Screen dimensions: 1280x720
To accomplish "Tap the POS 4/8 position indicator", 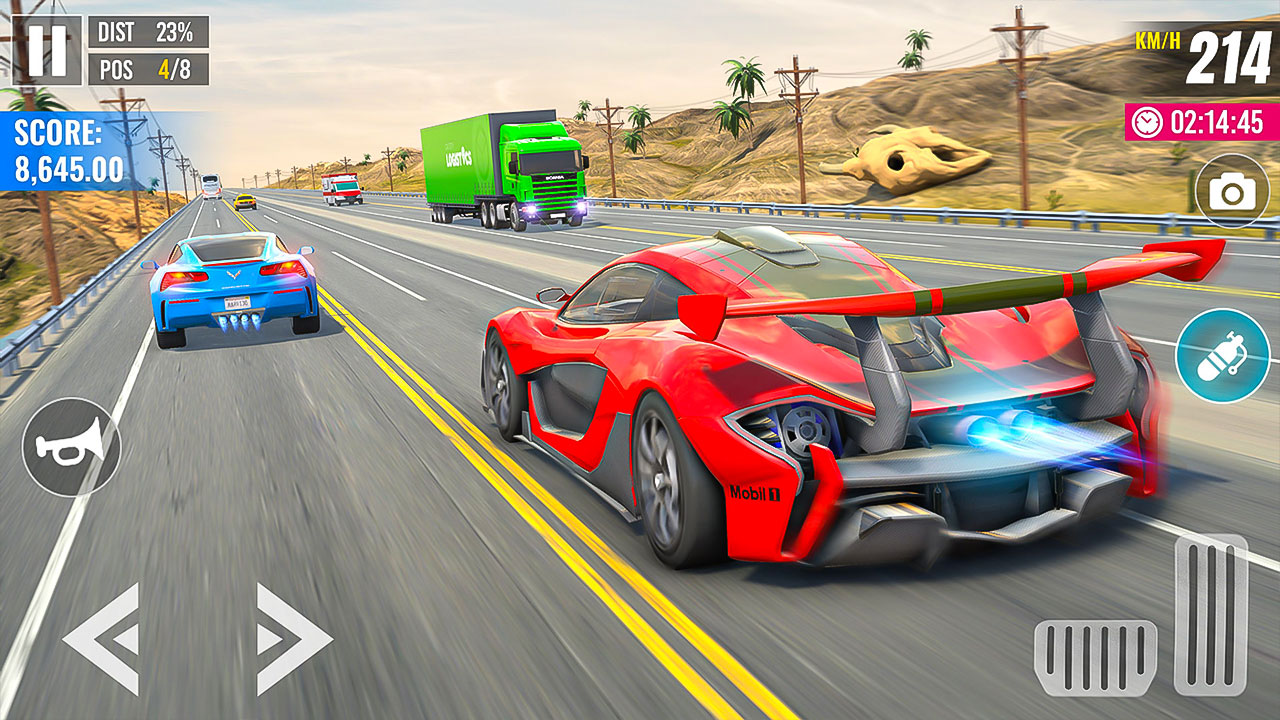I will pos(148,70).
